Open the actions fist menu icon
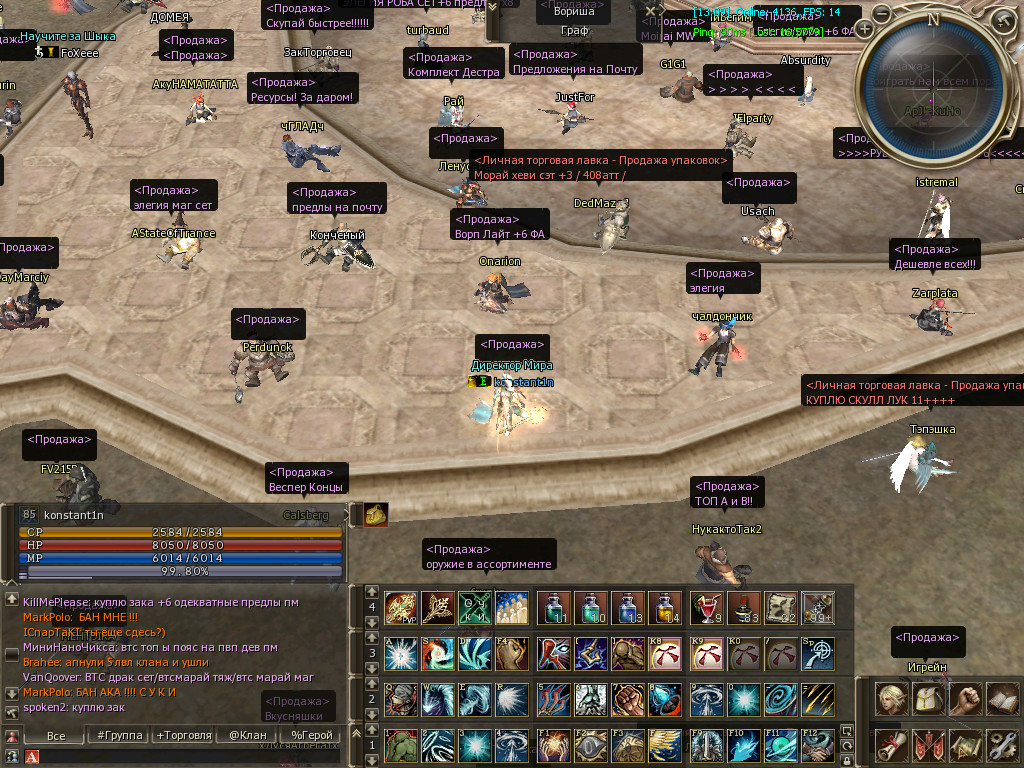 point(966,698)
